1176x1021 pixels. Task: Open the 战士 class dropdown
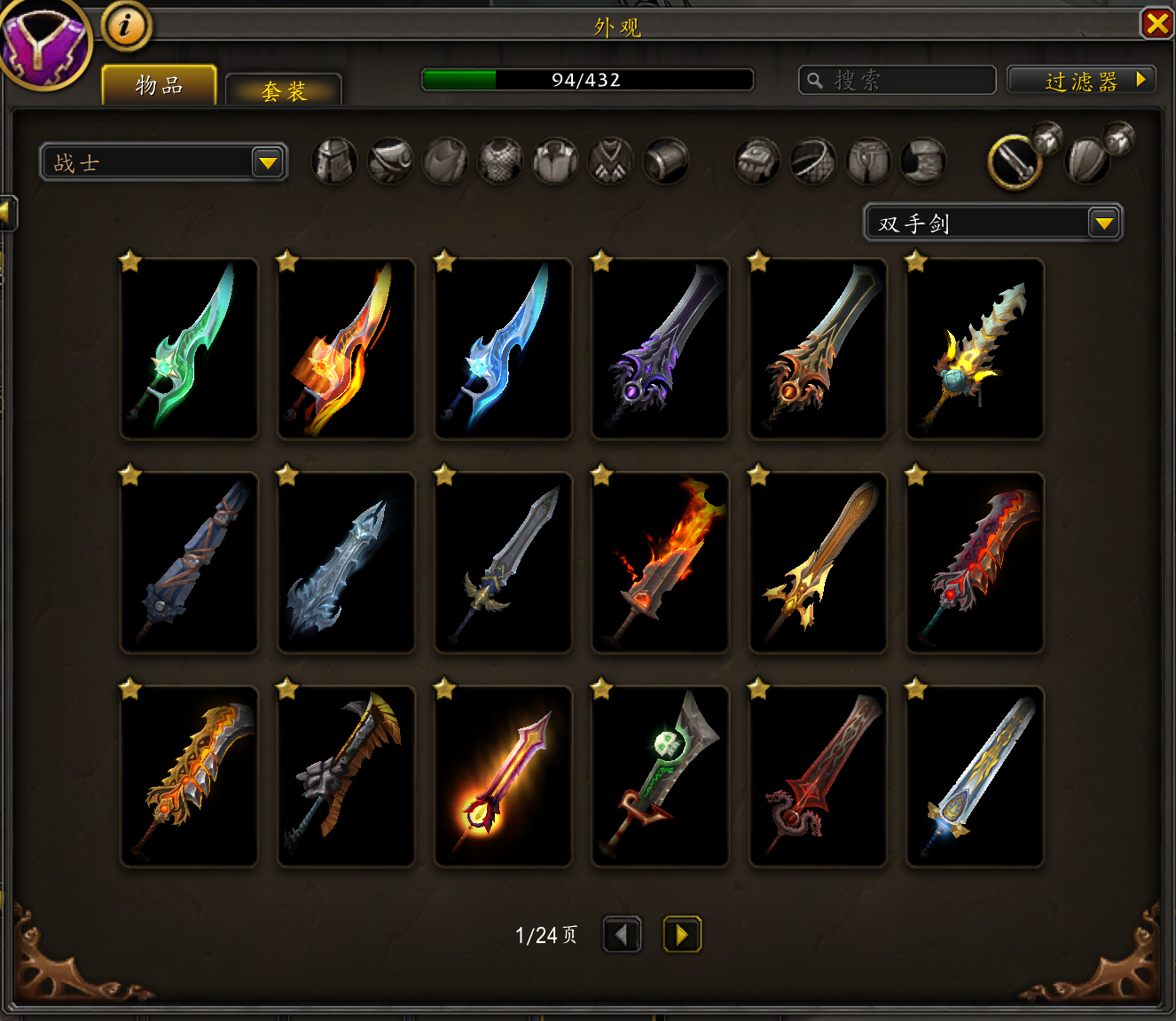[x=164, y=162]
